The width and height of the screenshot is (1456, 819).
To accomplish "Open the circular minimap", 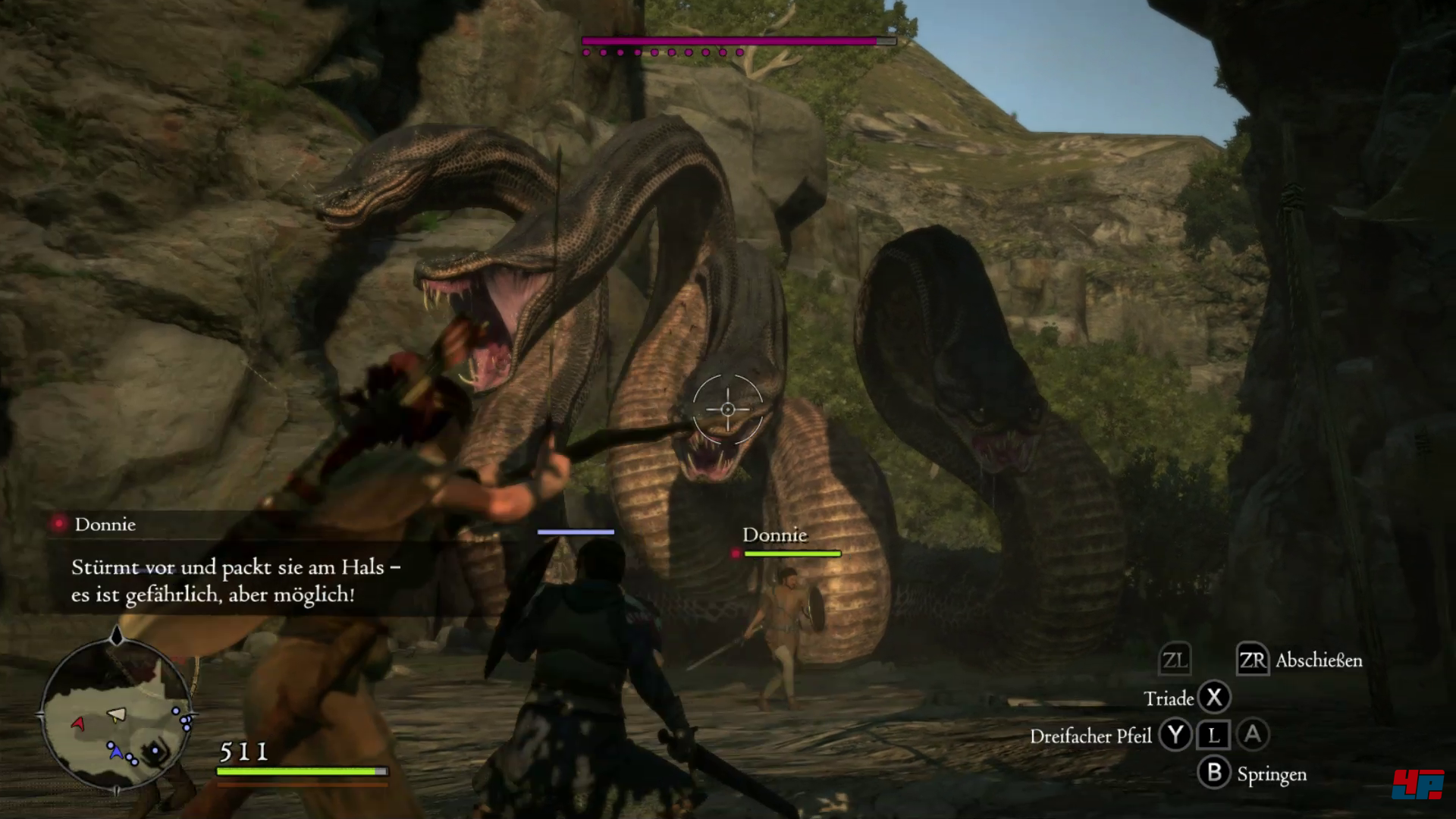I will point(117,715).
